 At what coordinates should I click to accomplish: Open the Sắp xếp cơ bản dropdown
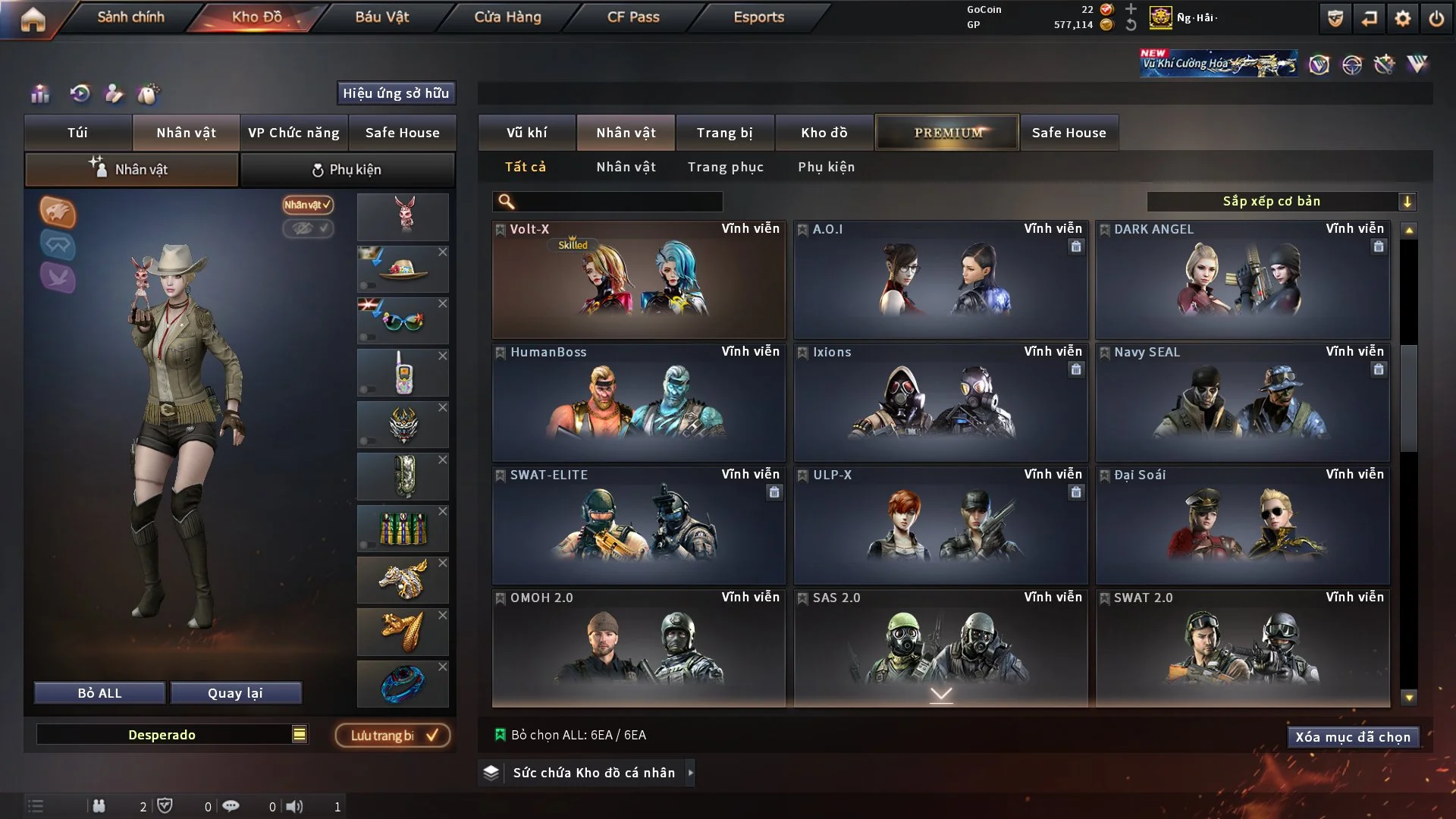(x=1281, y=201)
